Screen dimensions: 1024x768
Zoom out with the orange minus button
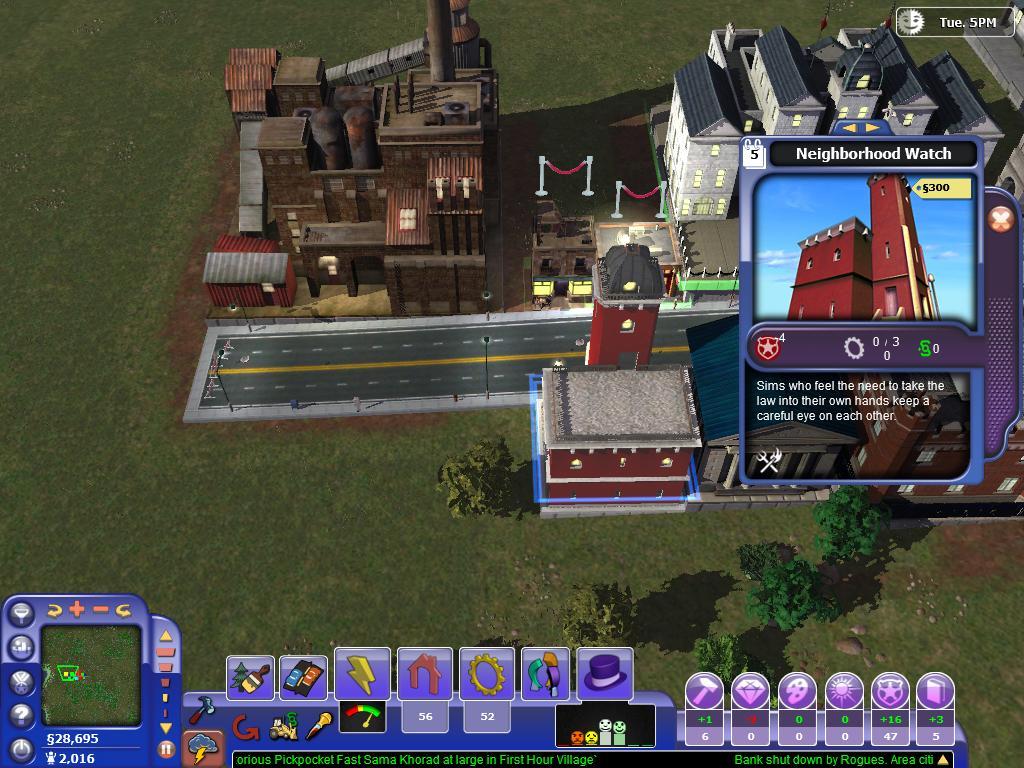coord(101,609)
